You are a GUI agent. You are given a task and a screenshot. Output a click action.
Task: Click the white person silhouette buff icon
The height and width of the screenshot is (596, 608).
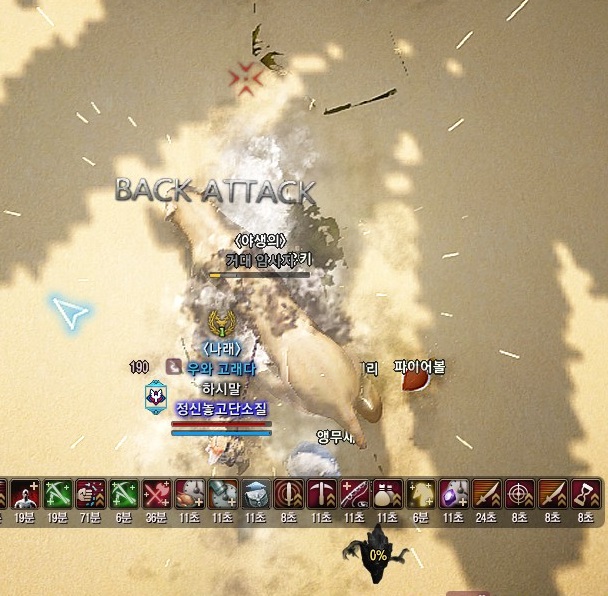tap(24, 494)
